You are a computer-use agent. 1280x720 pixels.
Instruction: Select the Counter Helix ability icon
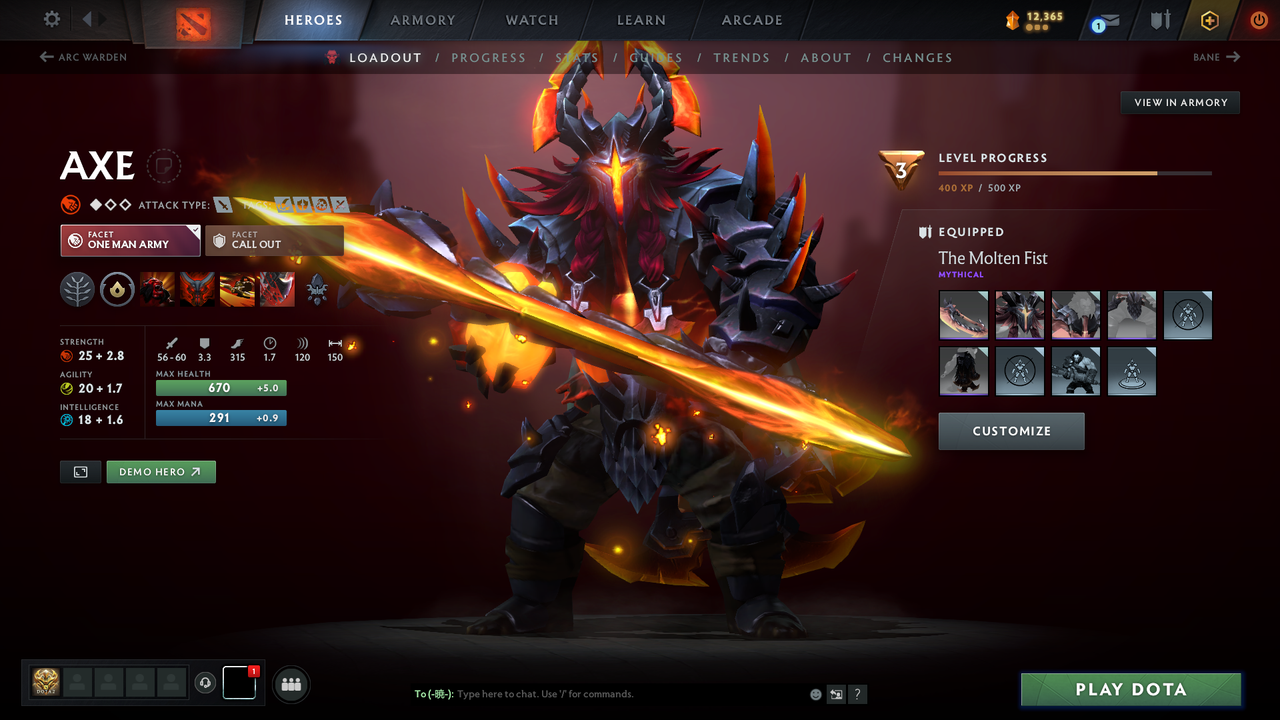[x=237, y=289]
